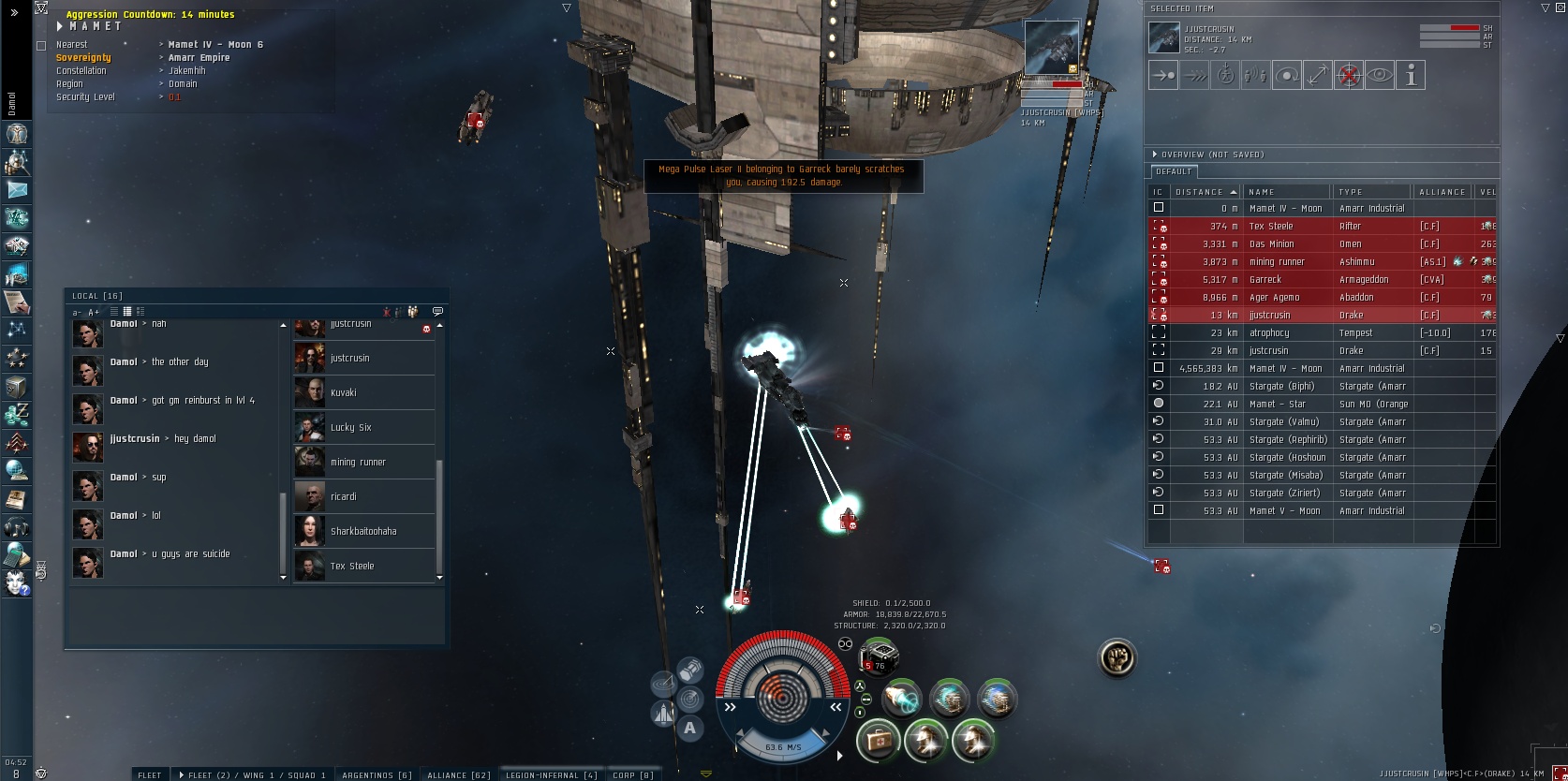The image size is (1568, 781).
Task: Open the scanner button near the HUD
Action: pyautogui.click(x=690, y=699)
